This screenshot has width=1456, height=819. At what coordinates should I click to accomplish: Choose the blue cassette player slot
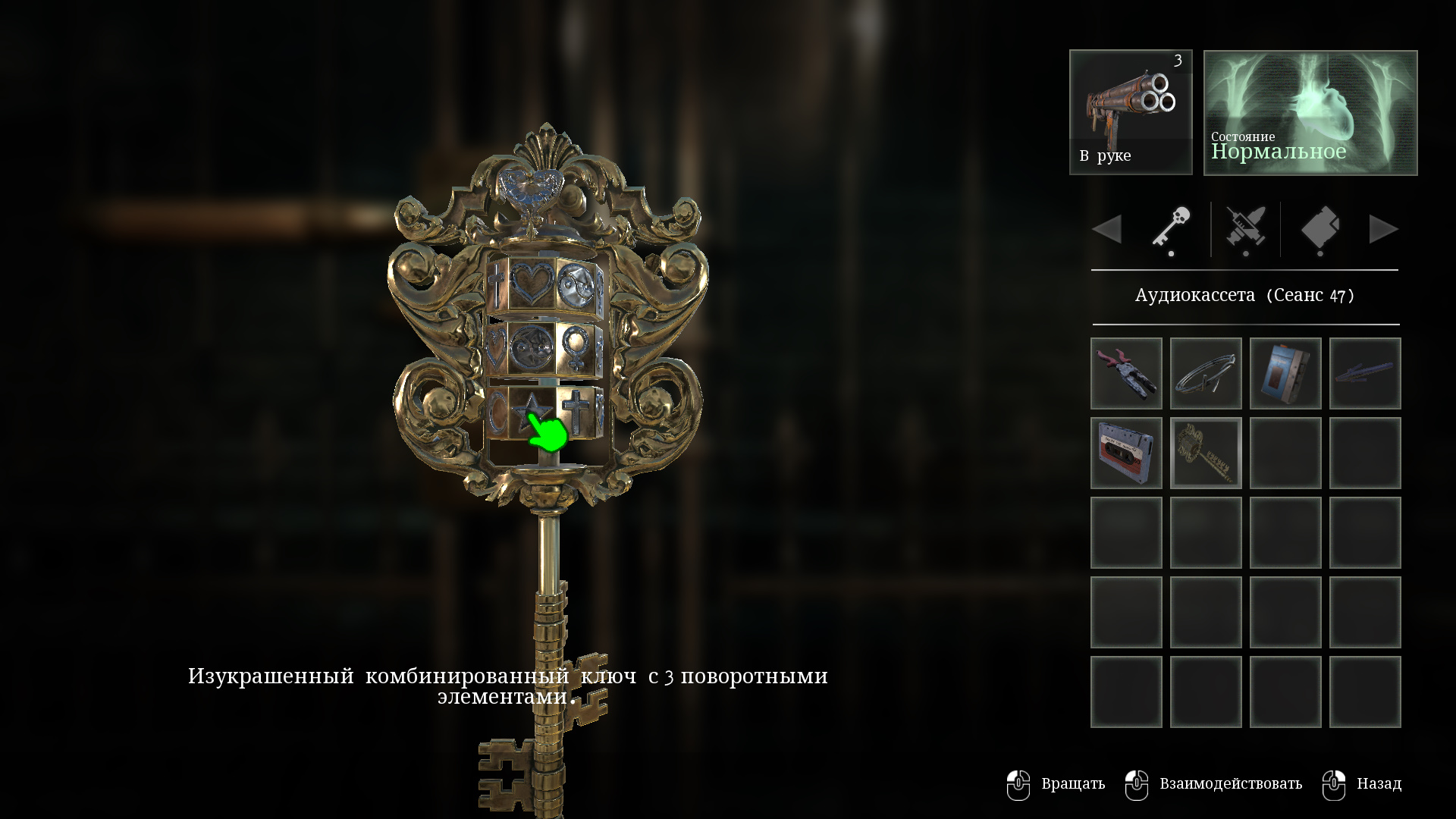pos(1285,374)
